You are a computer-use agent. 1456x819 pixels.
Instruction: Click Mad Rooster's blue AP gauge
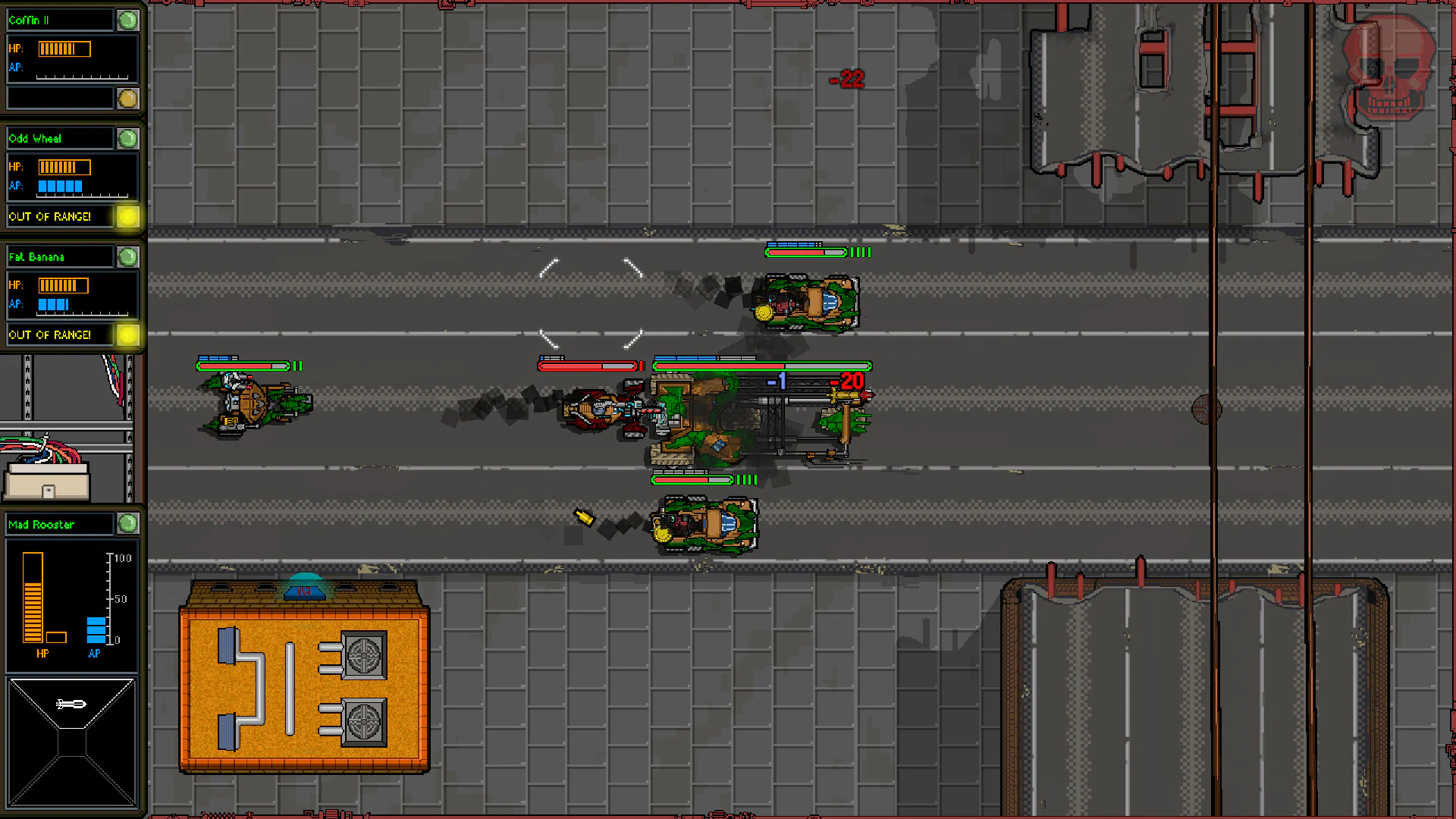point(94,628)
